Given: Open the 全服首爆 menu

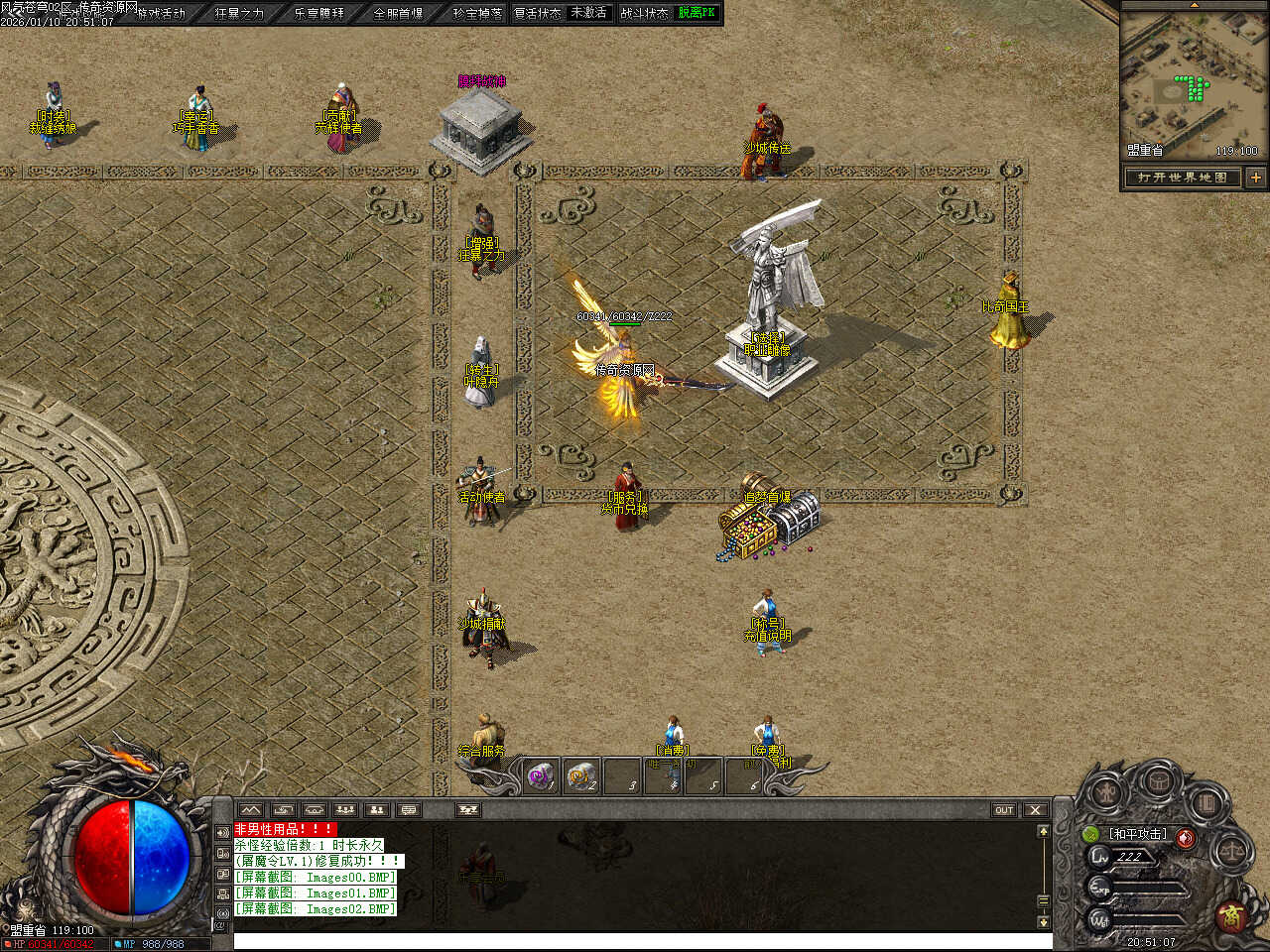Looking at the screenshot, I should click(398, 13).
